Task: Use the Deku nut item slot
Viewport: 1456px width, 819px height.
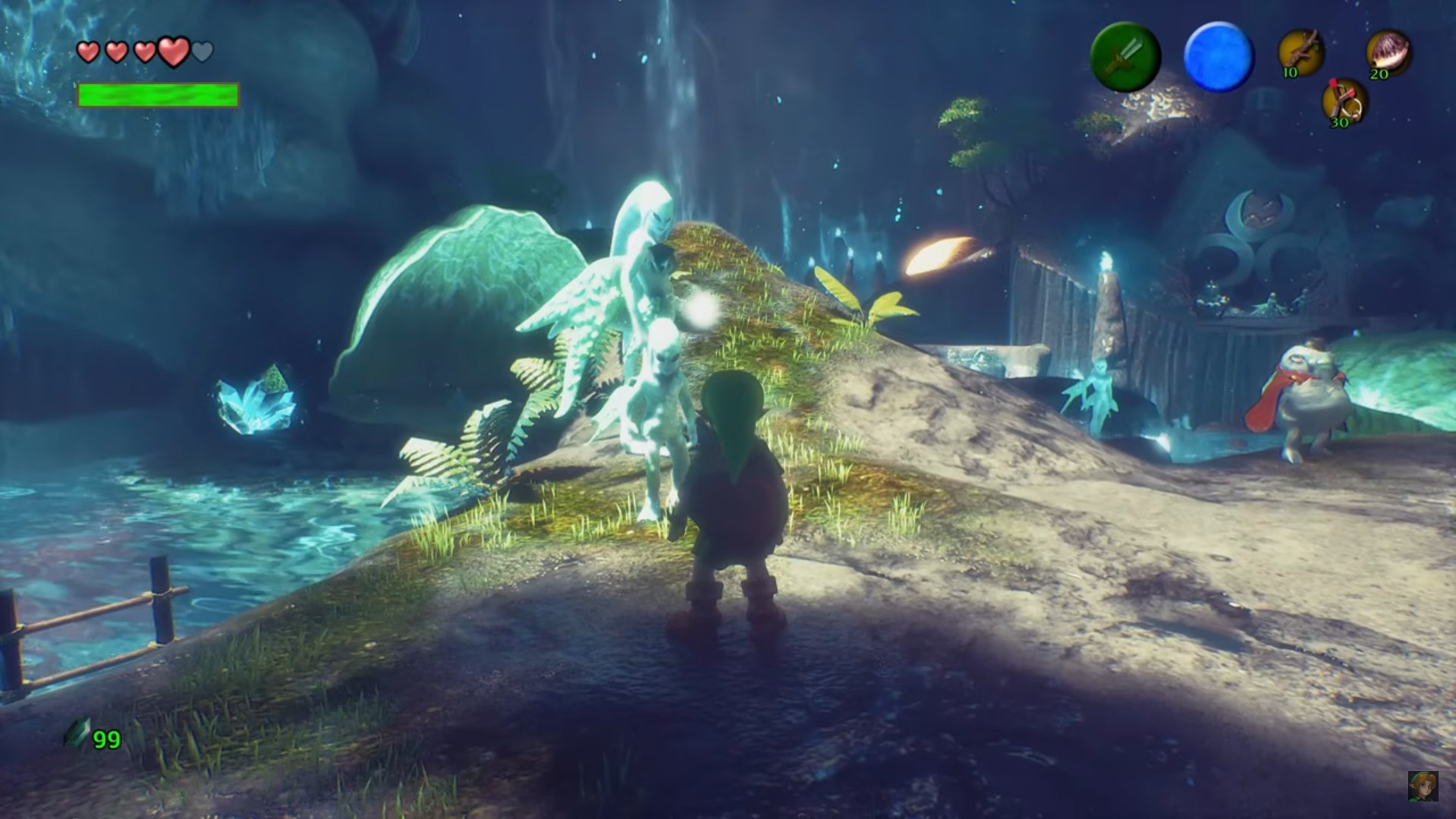Action: 1388,53
